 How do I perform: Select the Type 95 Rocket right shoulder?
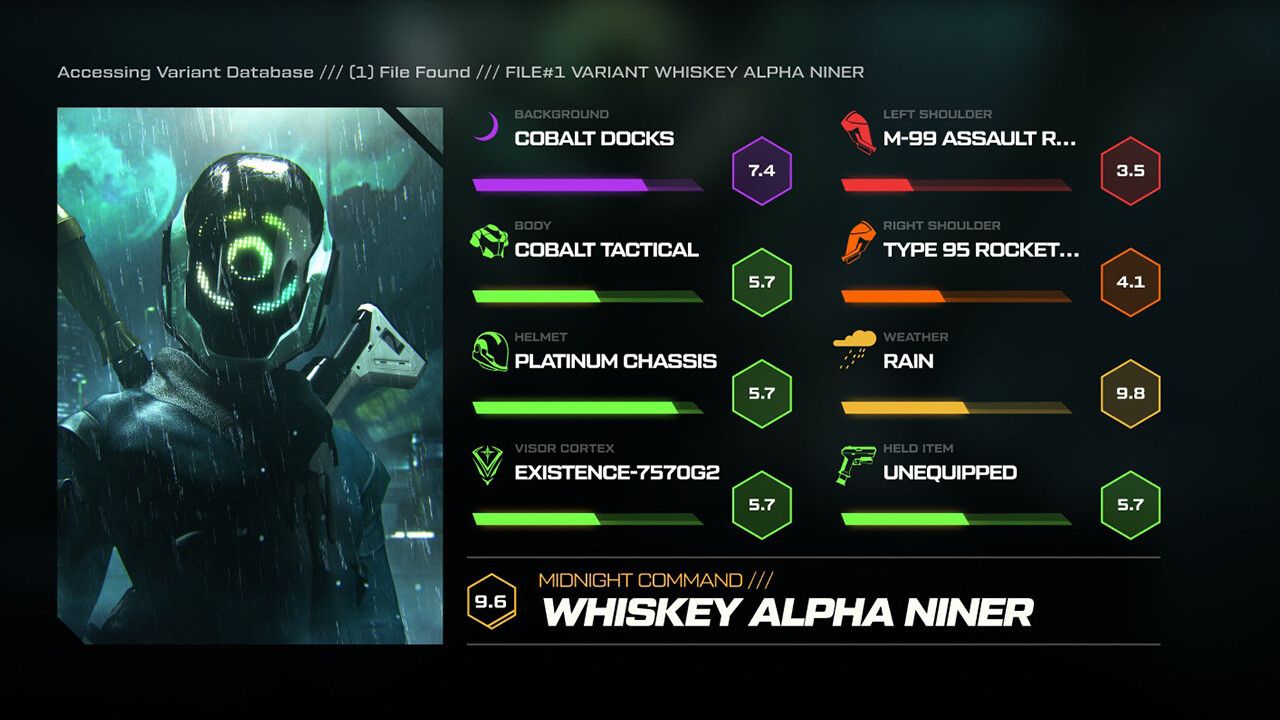pyautogui.click(x=981, y=250)
